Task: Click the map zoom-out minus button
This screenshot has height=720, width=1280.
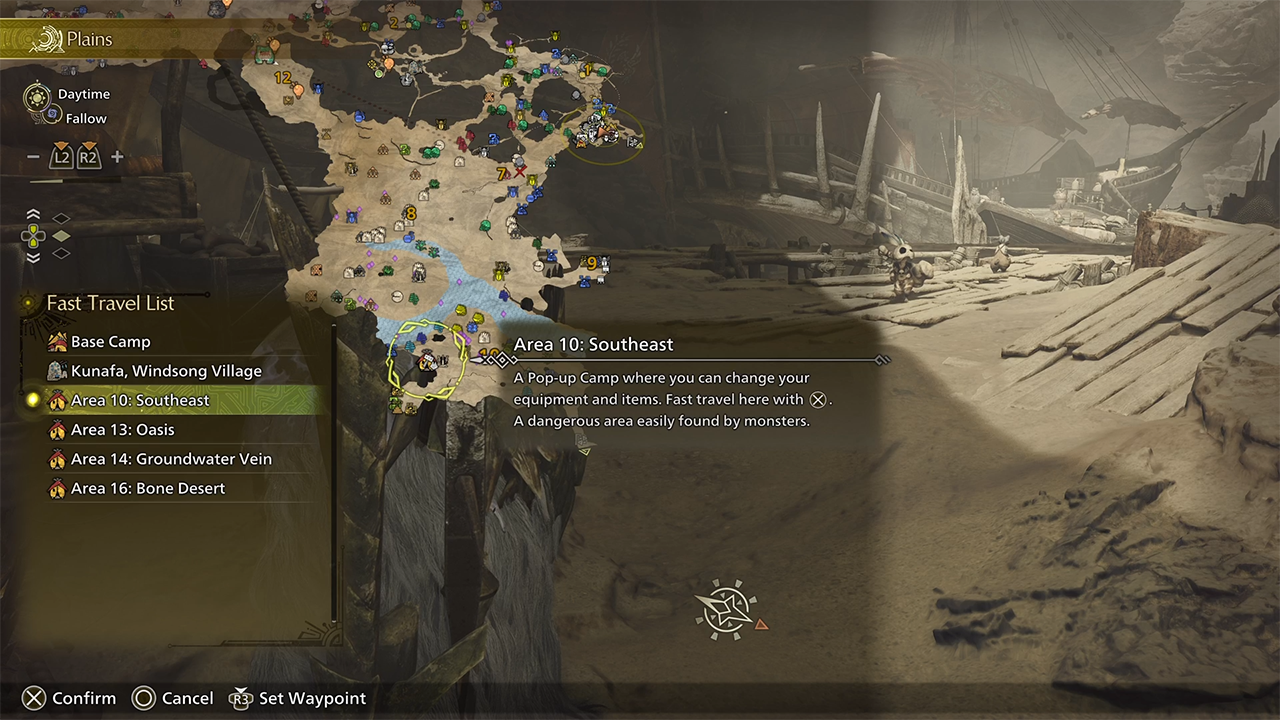Action: pos(33,157)
